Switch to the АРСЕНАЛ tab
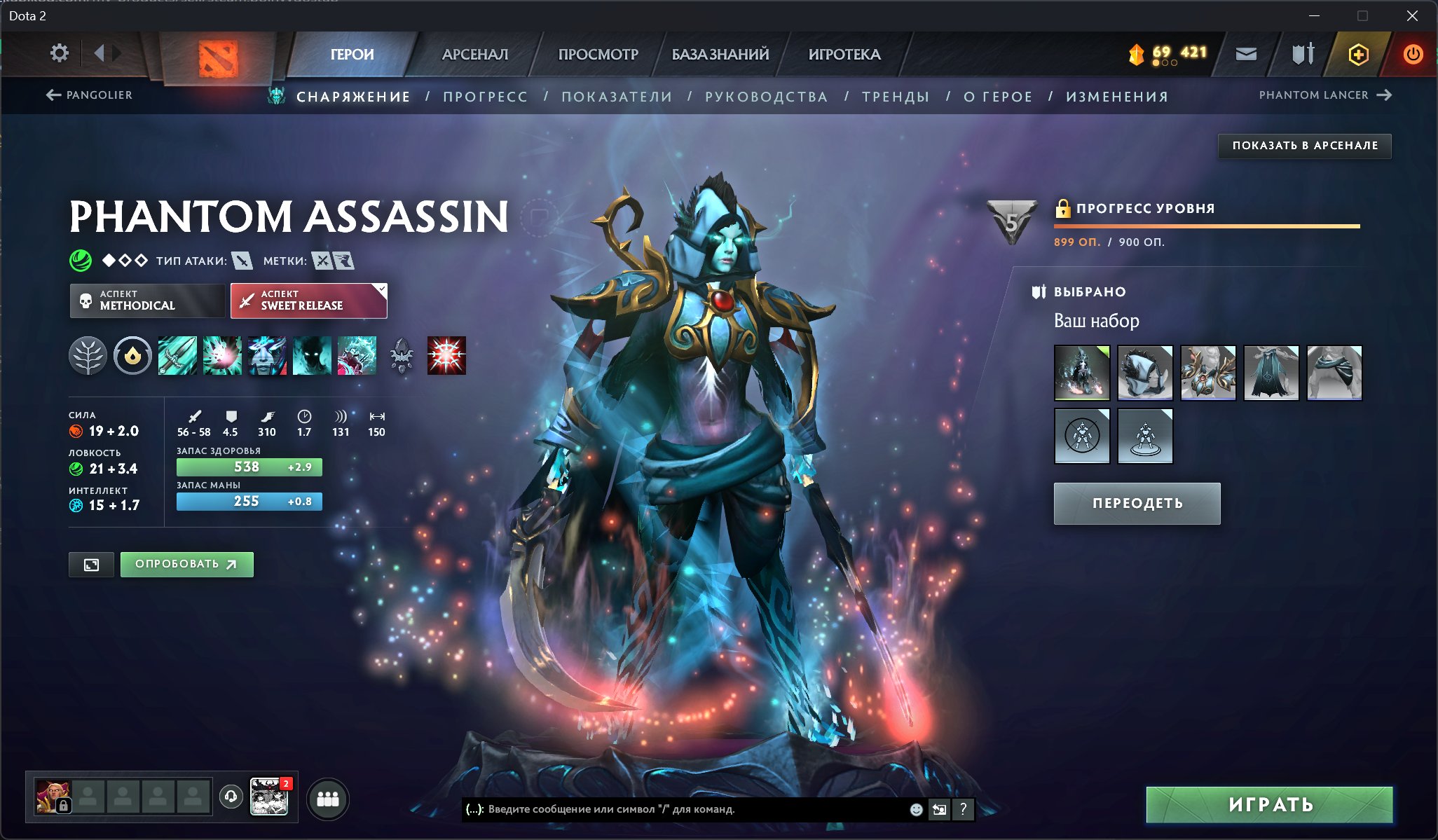Screen dimensions: 1438x840 coord(474,53)
